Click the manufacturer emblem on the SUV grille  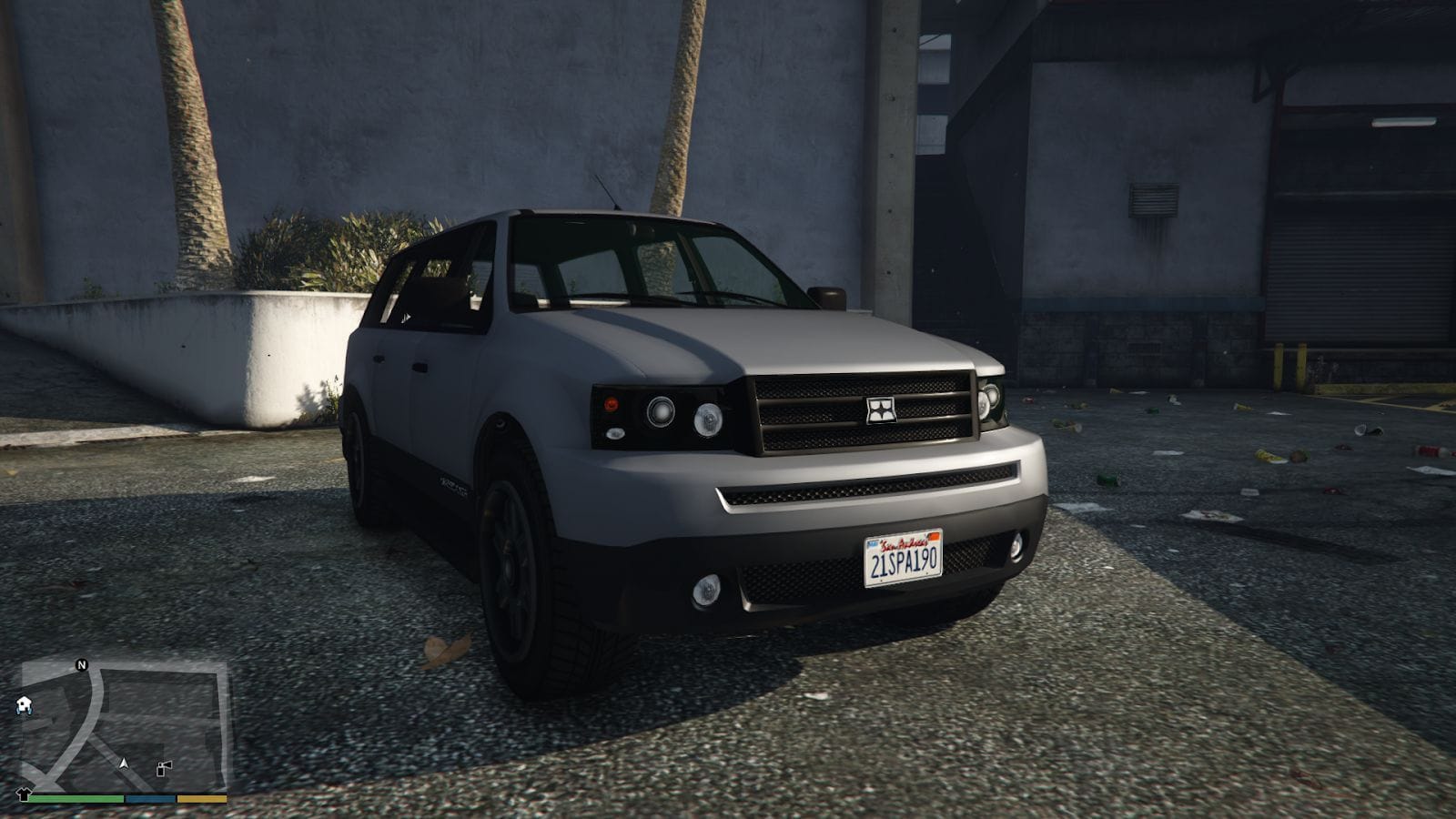pyautogui.click(x=880, y=409)
